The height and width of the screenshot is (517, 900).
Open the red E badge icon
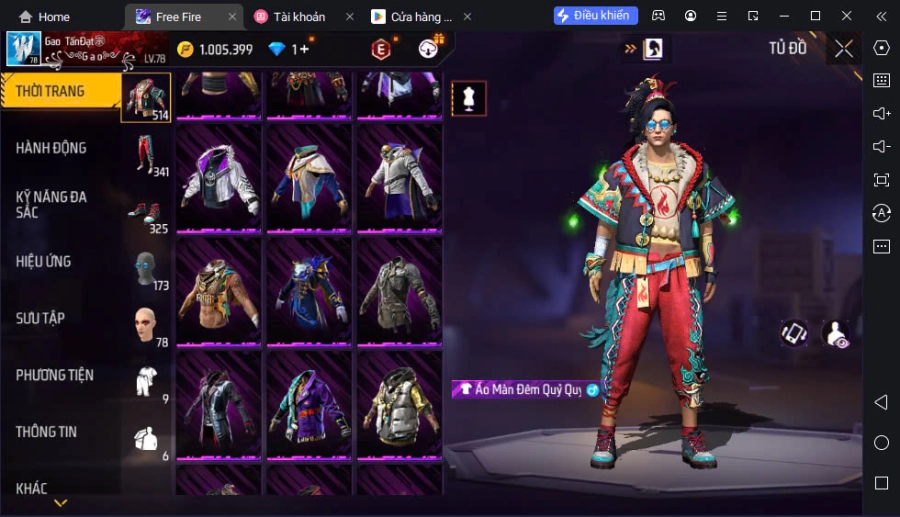381,49
